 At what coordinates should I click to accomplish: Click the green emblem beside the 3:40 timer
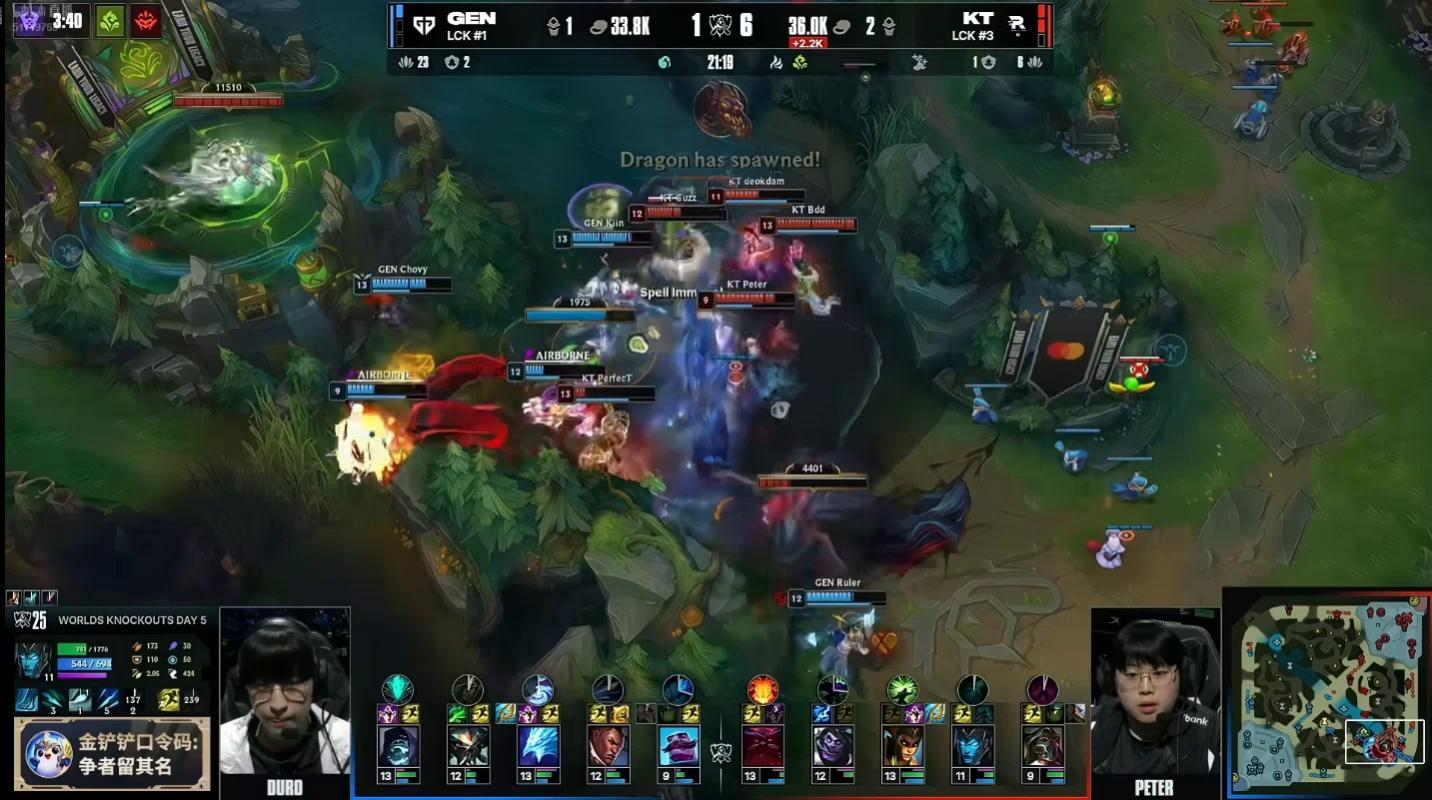click(x=110, y=21)
